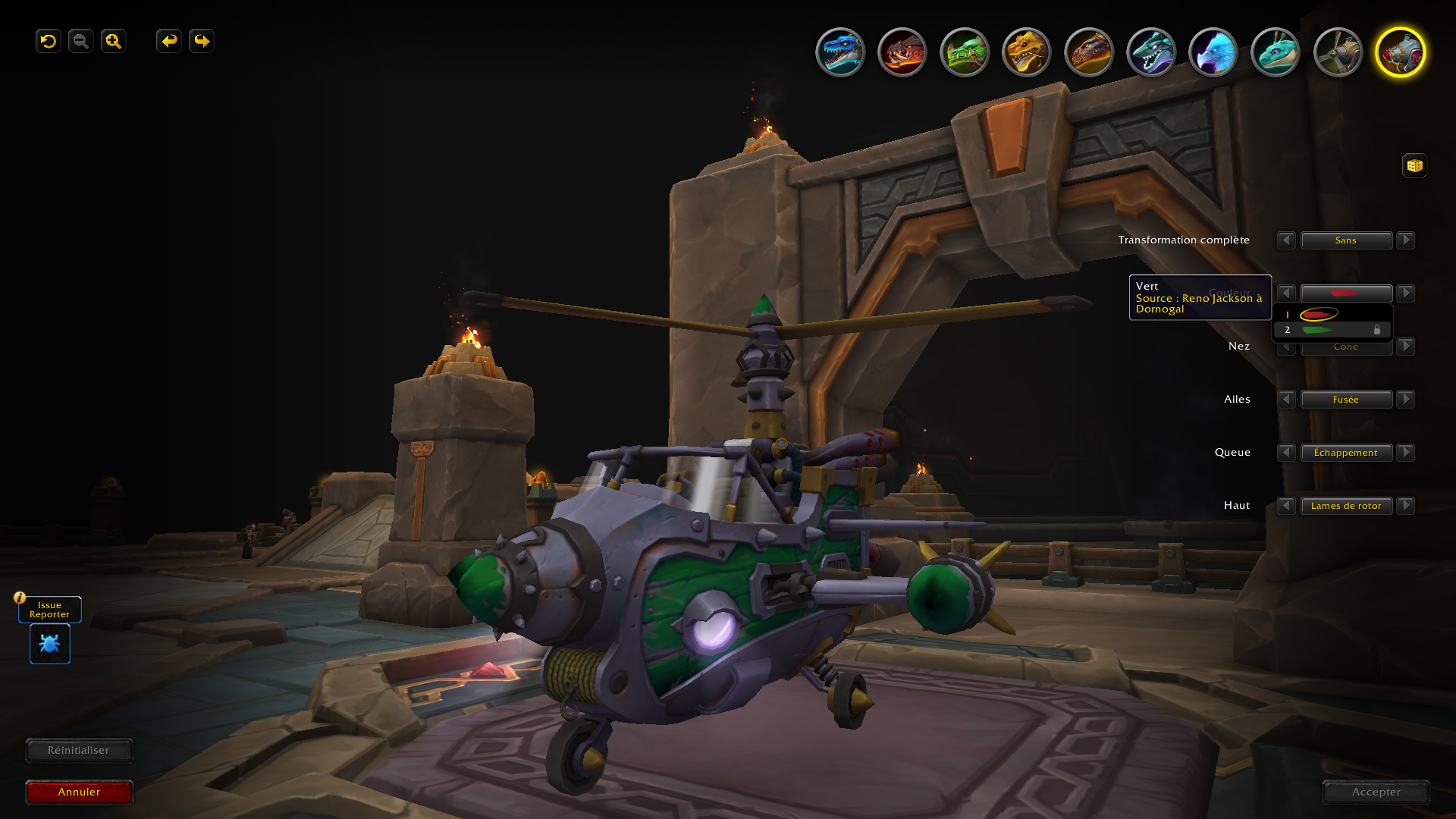
Task: Randomize appearance with the dice button
Action: coord(1414,165)
